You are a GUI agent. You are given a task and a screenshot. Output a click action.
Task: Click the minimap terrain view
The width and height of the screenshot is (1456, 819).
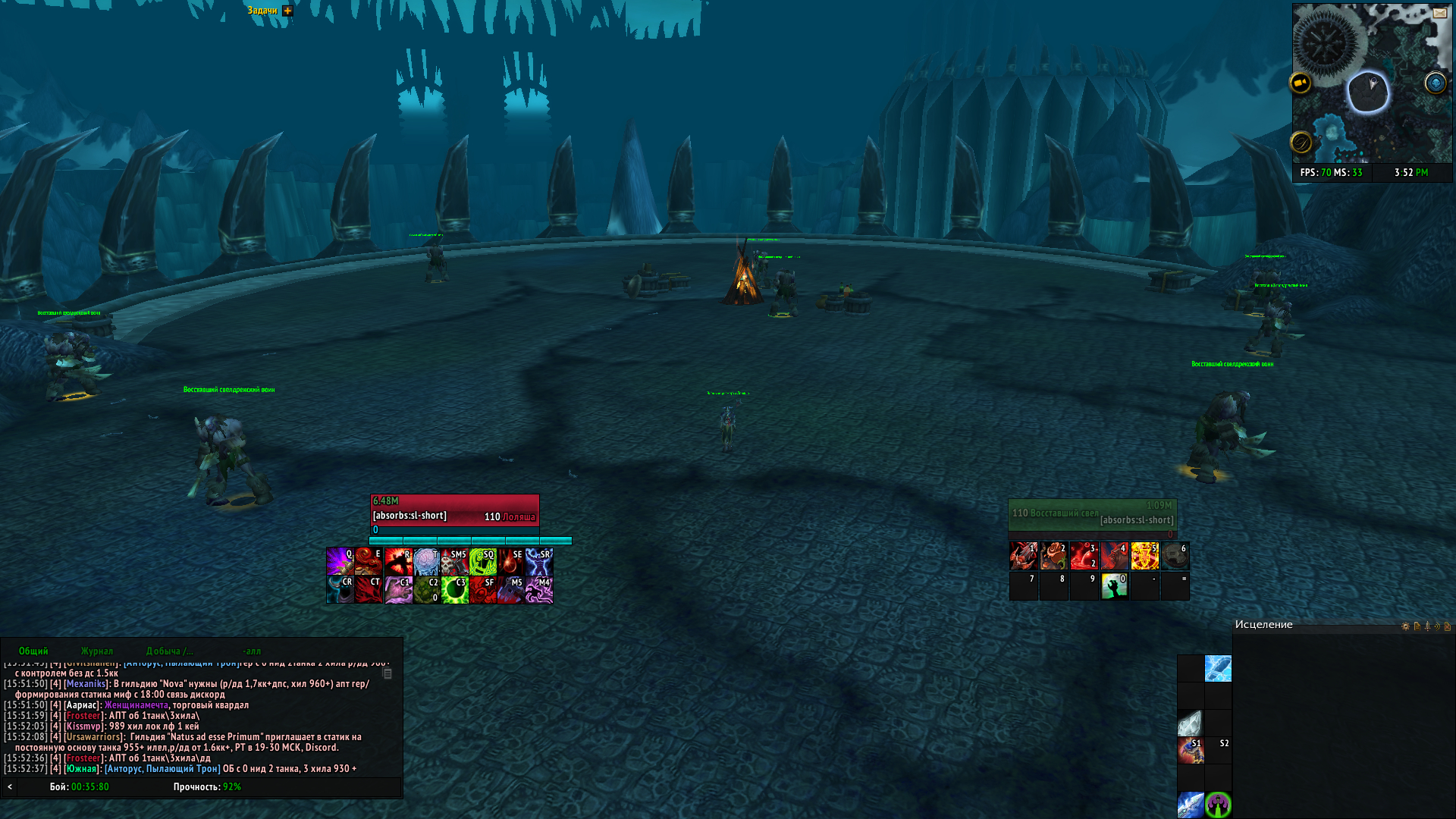point(1372,114)
